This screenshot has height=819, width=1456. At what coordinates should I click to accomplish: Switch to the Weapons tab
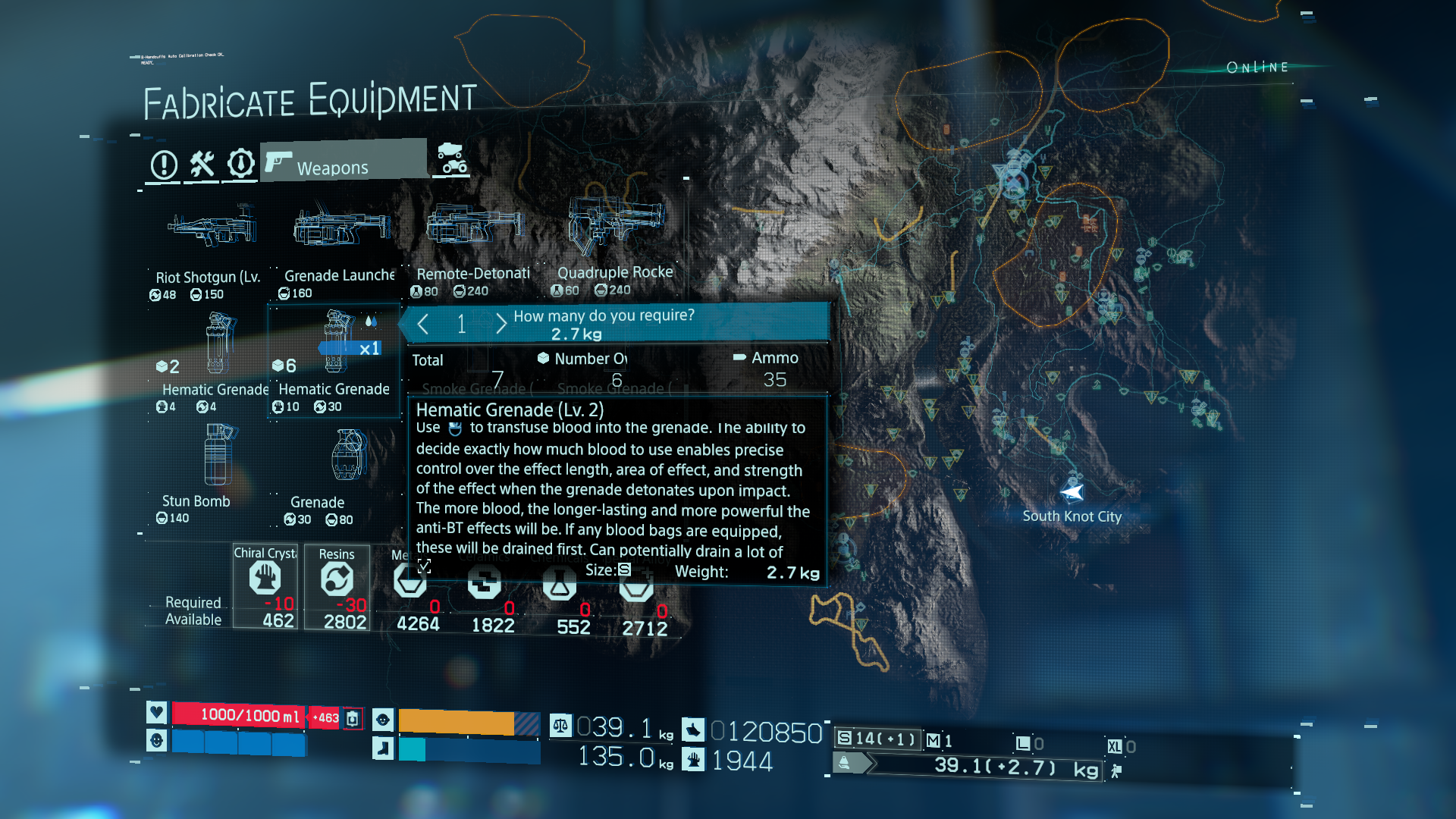pyautogui.click(x=343, y=162)
